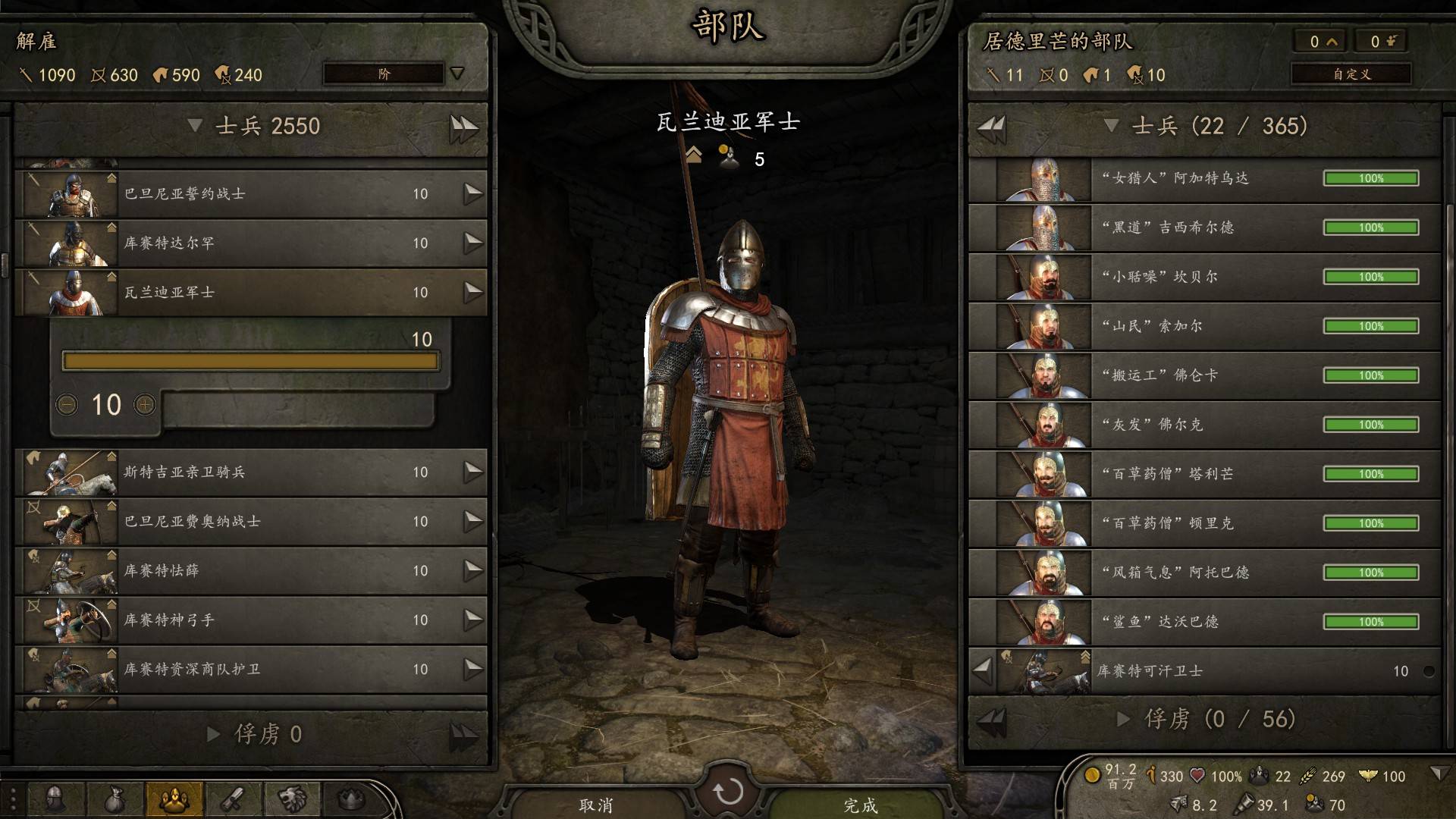The image size is (1456, 819).
Task: Increase 瓦兰迪亚军士 amount with plus button
Action: tap(145, 405)
